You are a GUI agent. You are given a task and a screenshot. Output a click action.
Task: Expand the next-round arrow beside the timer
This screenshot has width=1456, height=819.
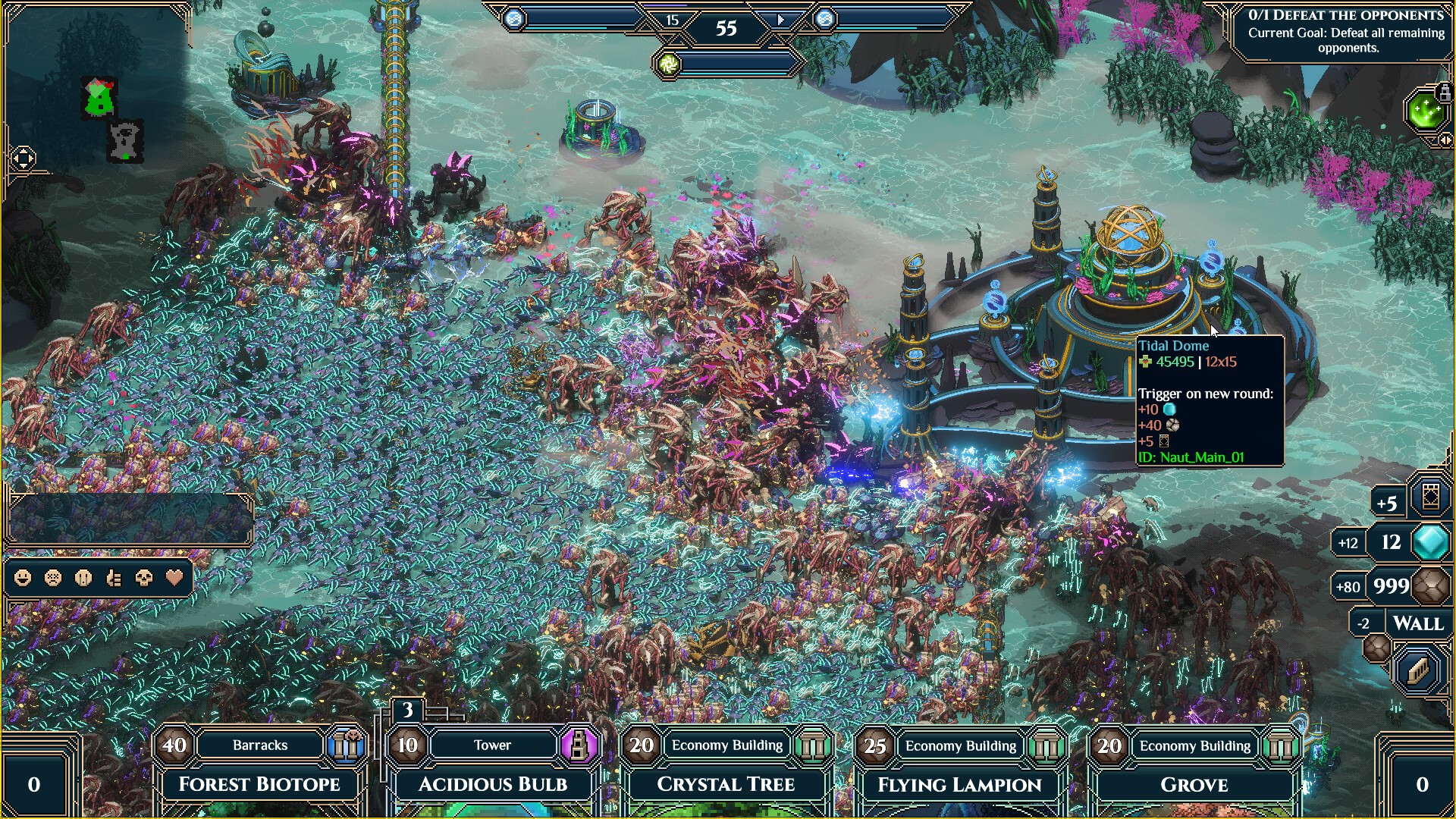click(x=781, y=20)
